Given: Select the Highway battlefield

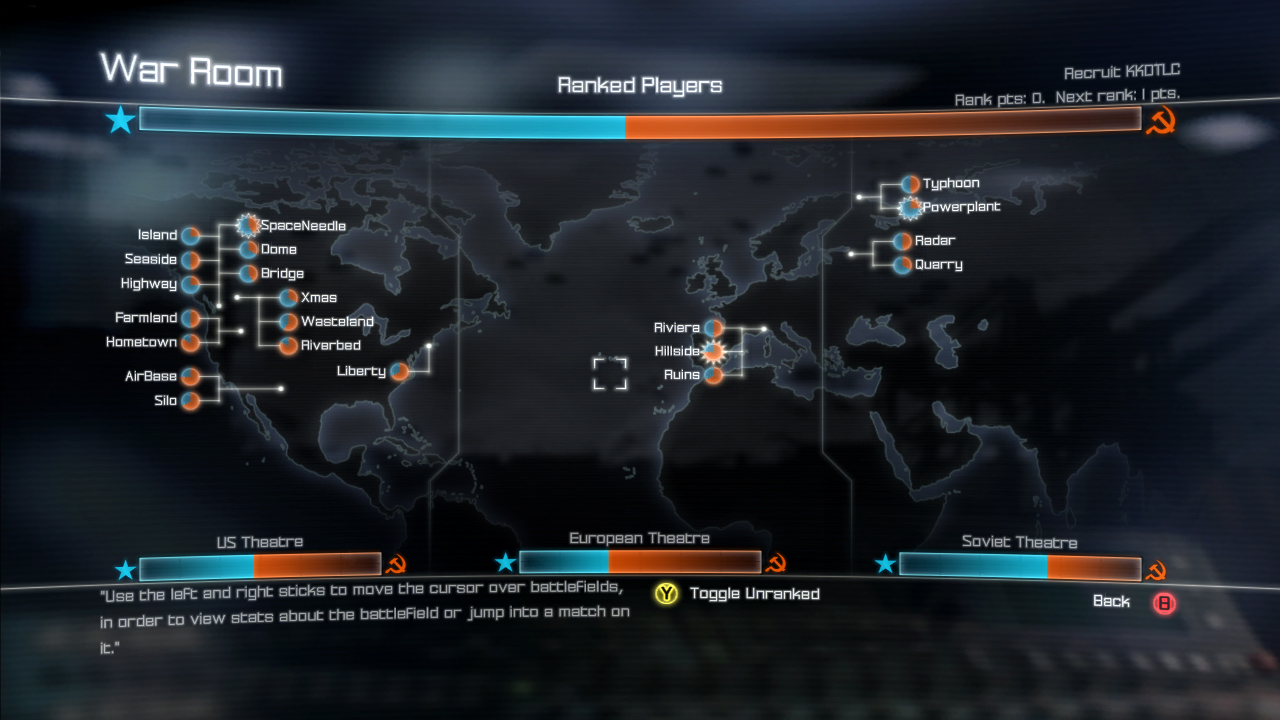Looking at the screenshot, I should (x=190, y=284).
